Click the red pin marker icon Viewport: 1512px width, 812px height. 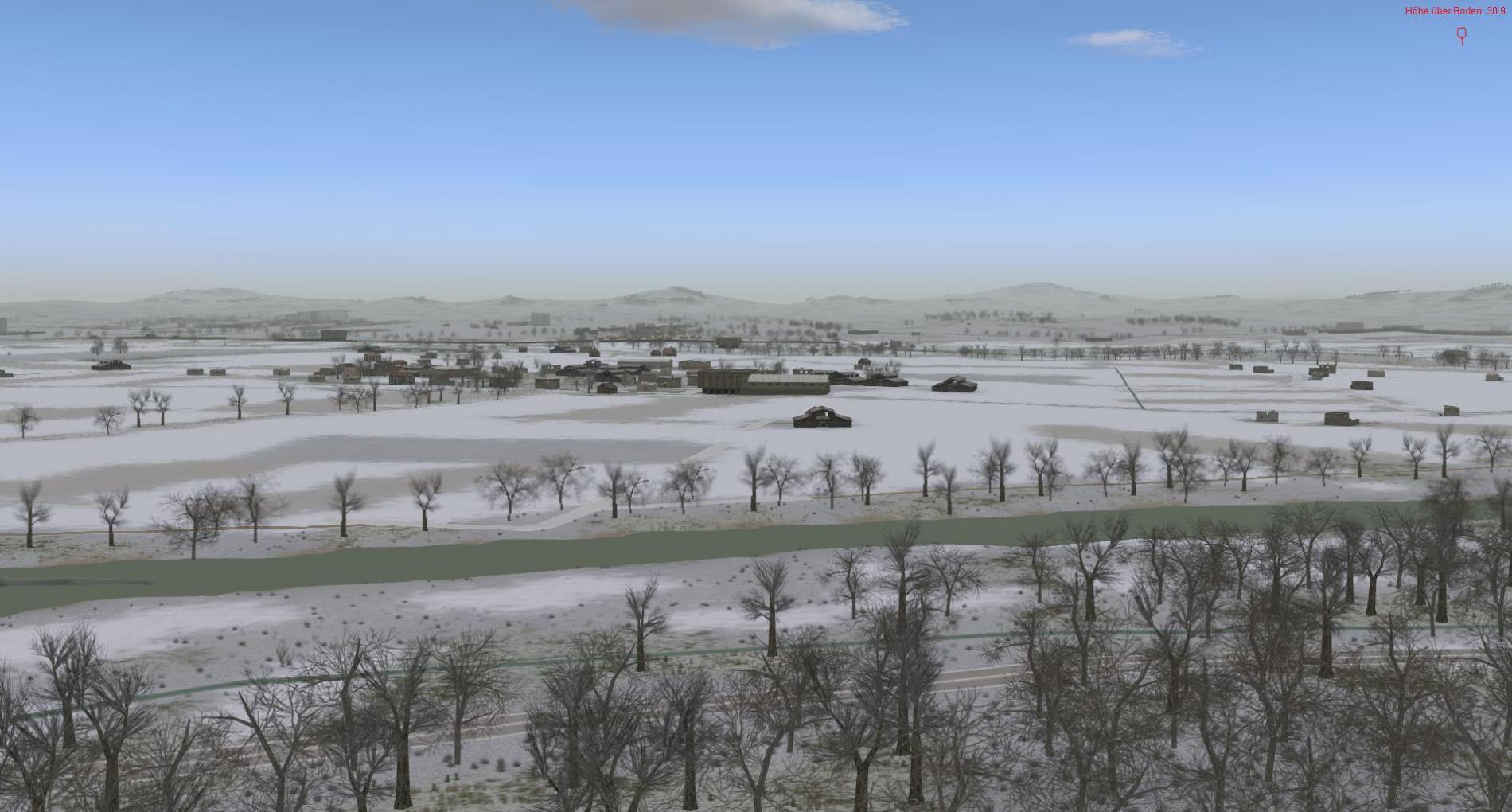click(x=1461, y=36)
